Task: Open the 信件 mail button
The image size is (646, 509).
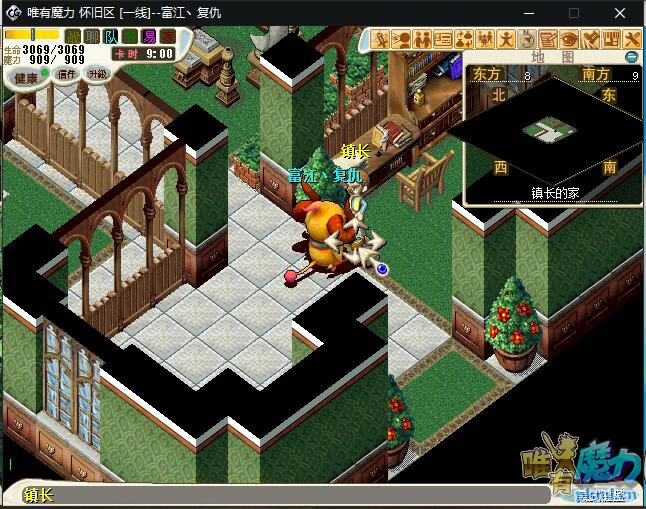Action: [x=66, y=74]
